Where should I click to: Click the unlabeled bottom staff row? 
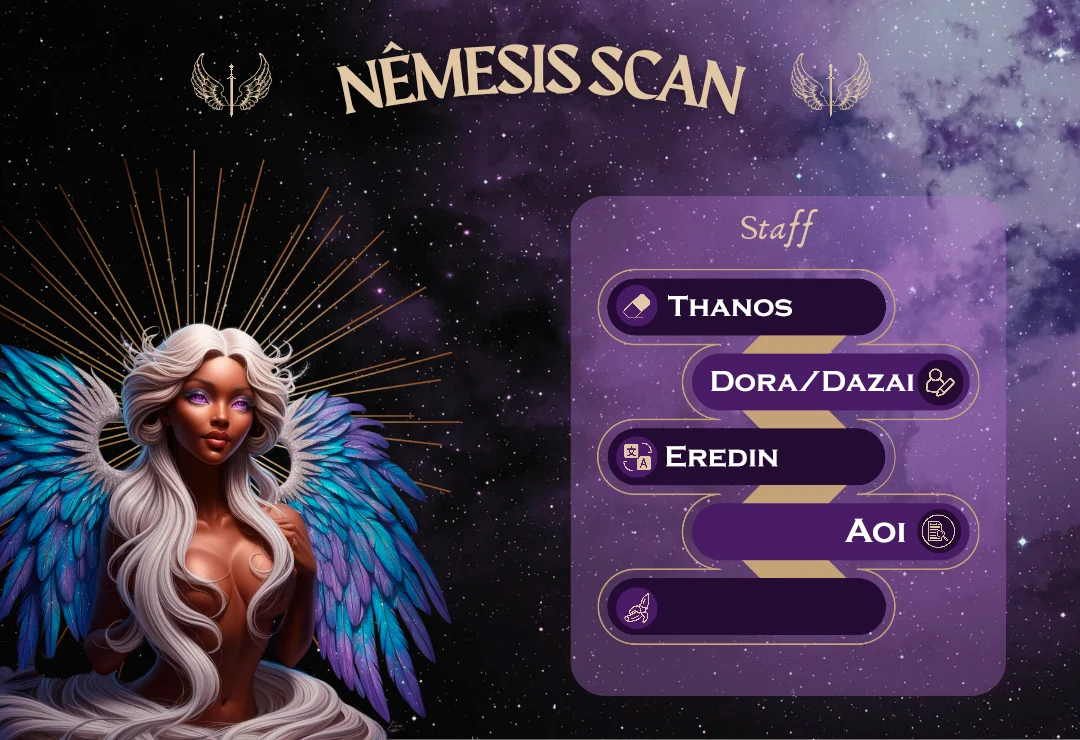746,606
